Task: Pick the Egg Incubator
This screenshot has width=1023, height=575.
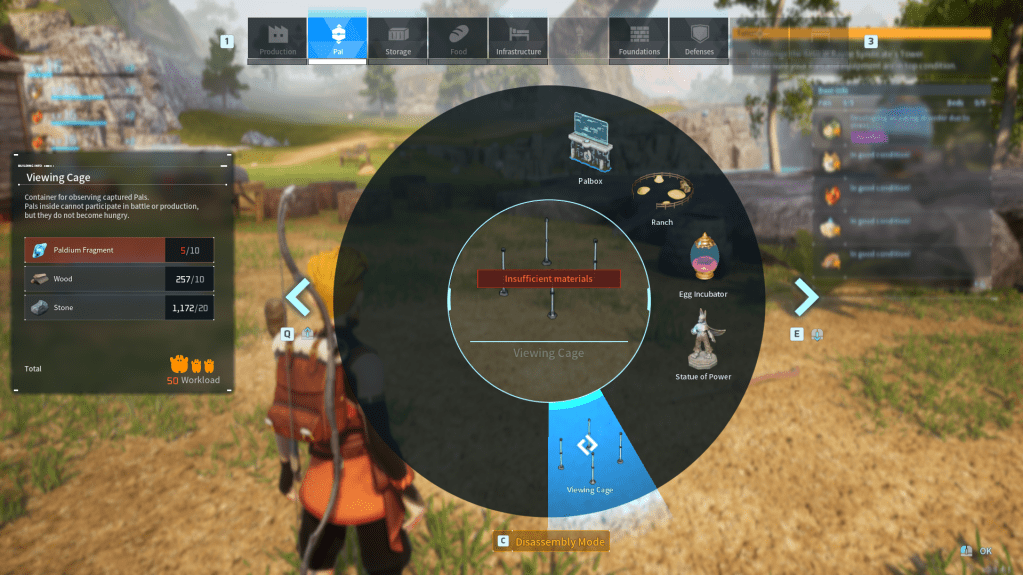Action: pos(706,262)
